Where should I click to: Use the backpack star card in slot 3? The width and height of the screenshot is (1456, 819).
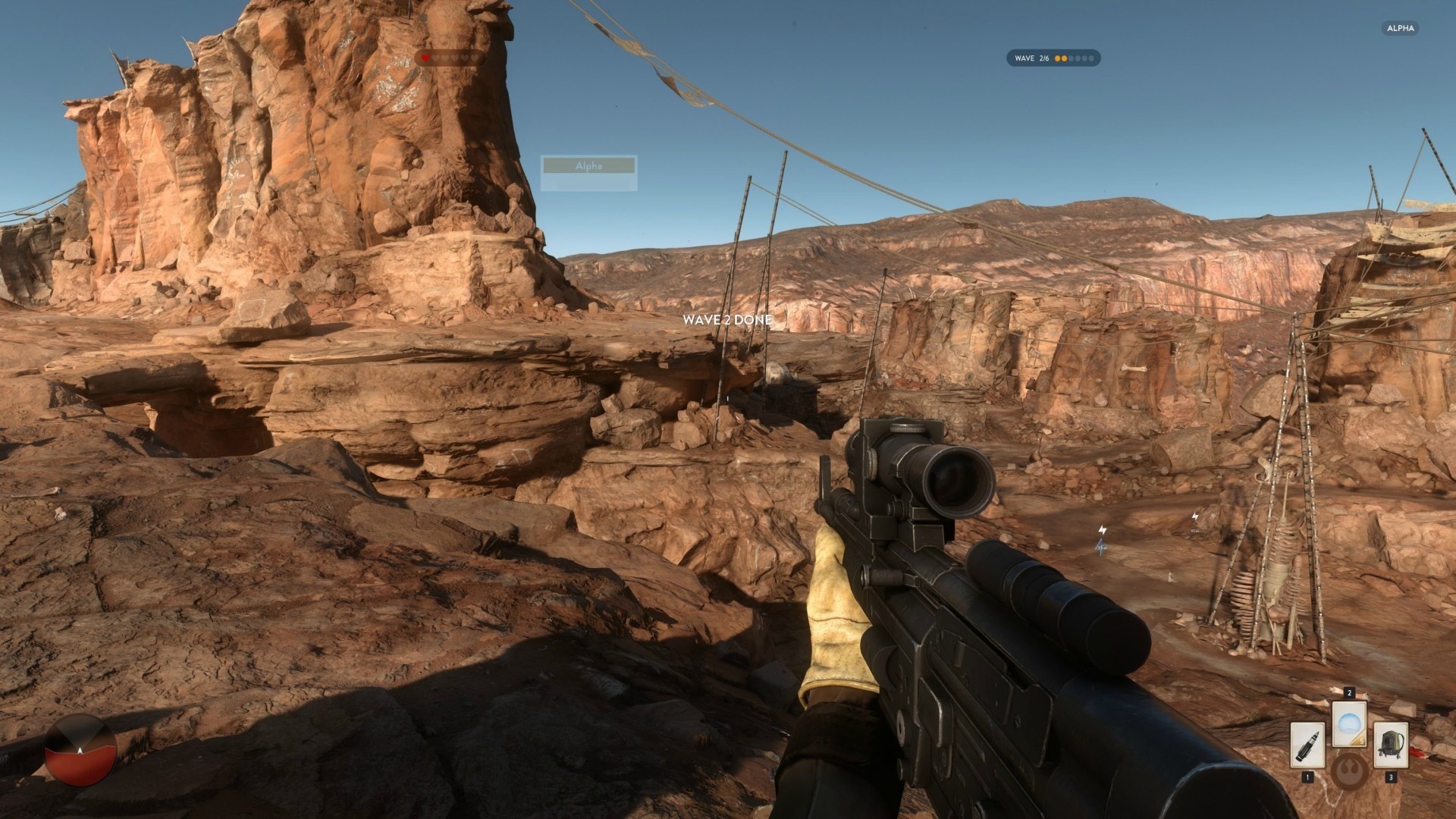(x=1389, y=745)
